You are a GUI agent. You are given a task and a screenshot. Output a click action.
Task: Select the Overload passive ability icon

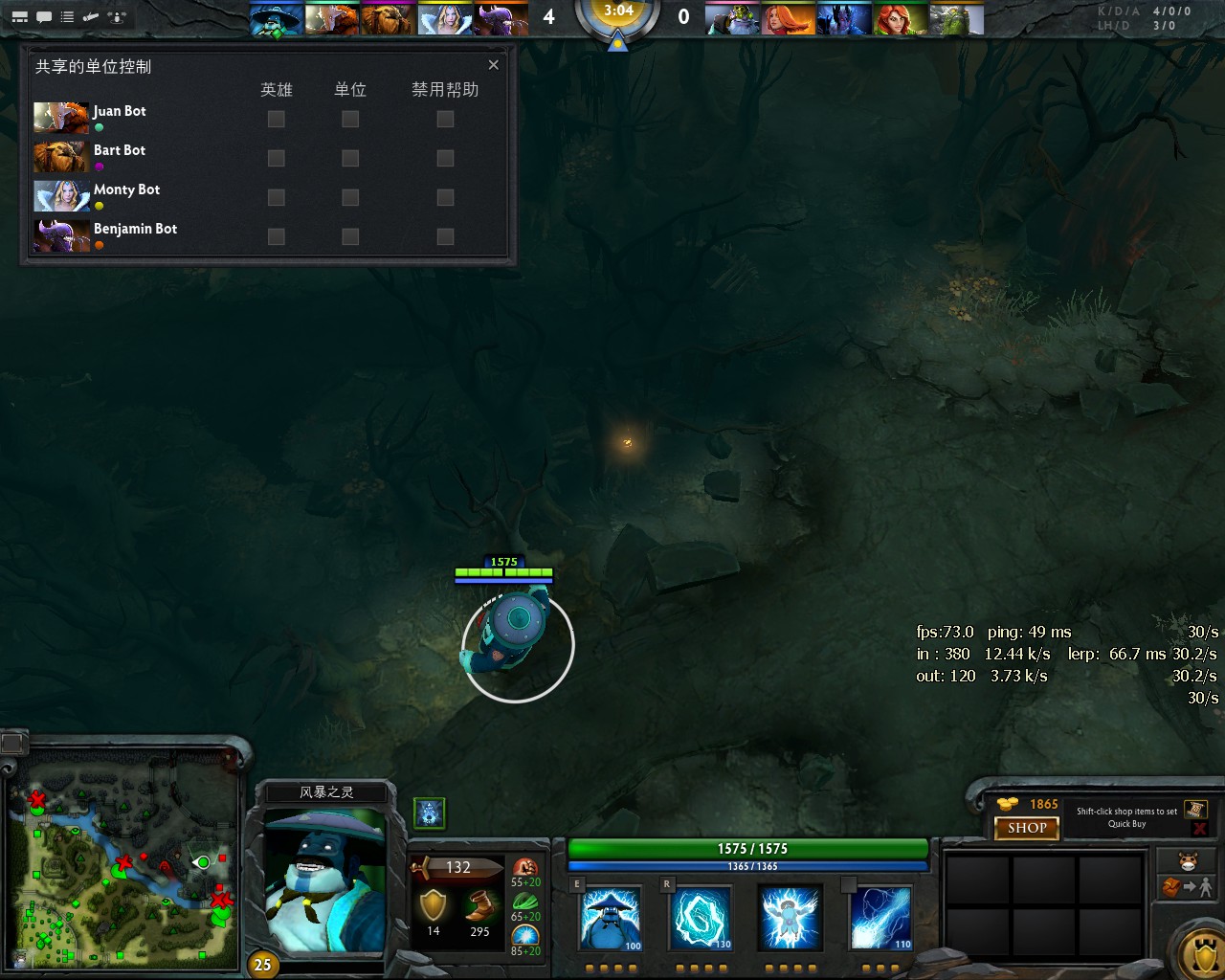coord(790,917)
